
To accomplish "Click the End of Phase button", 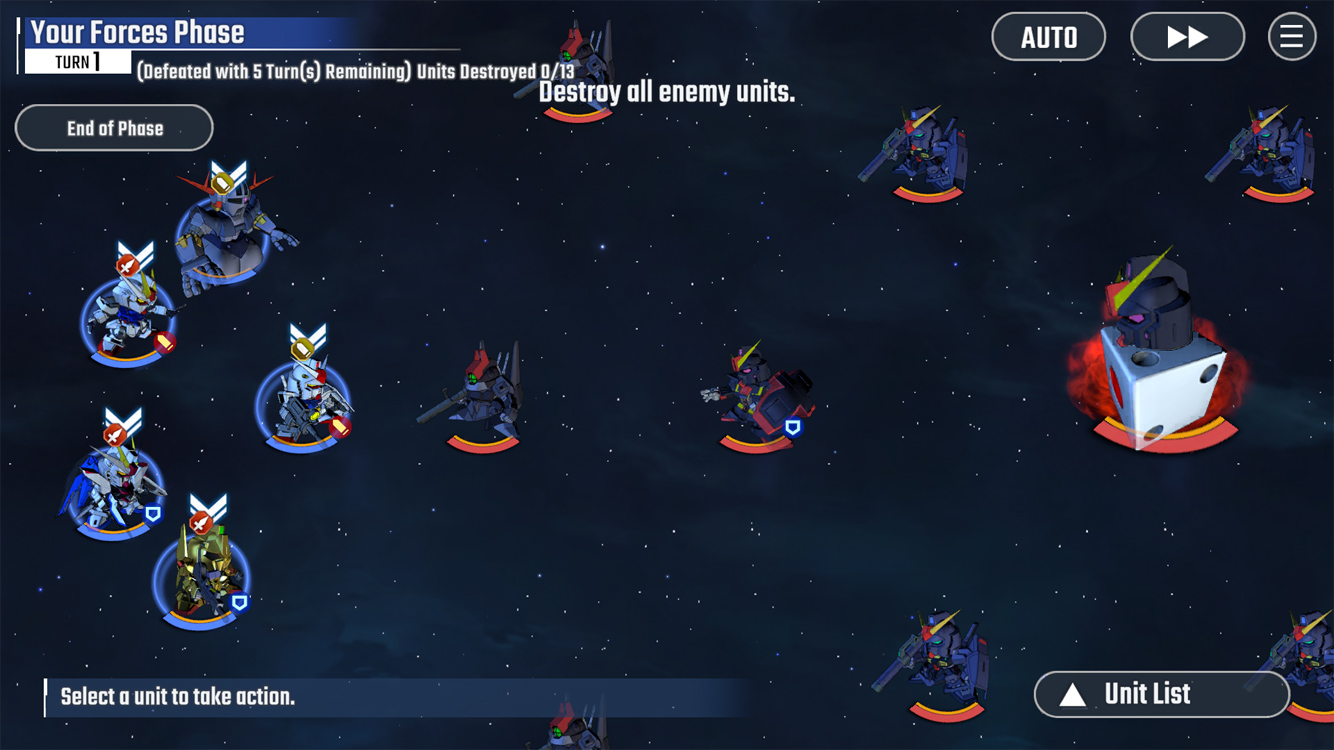I will (x=114, y=128).
